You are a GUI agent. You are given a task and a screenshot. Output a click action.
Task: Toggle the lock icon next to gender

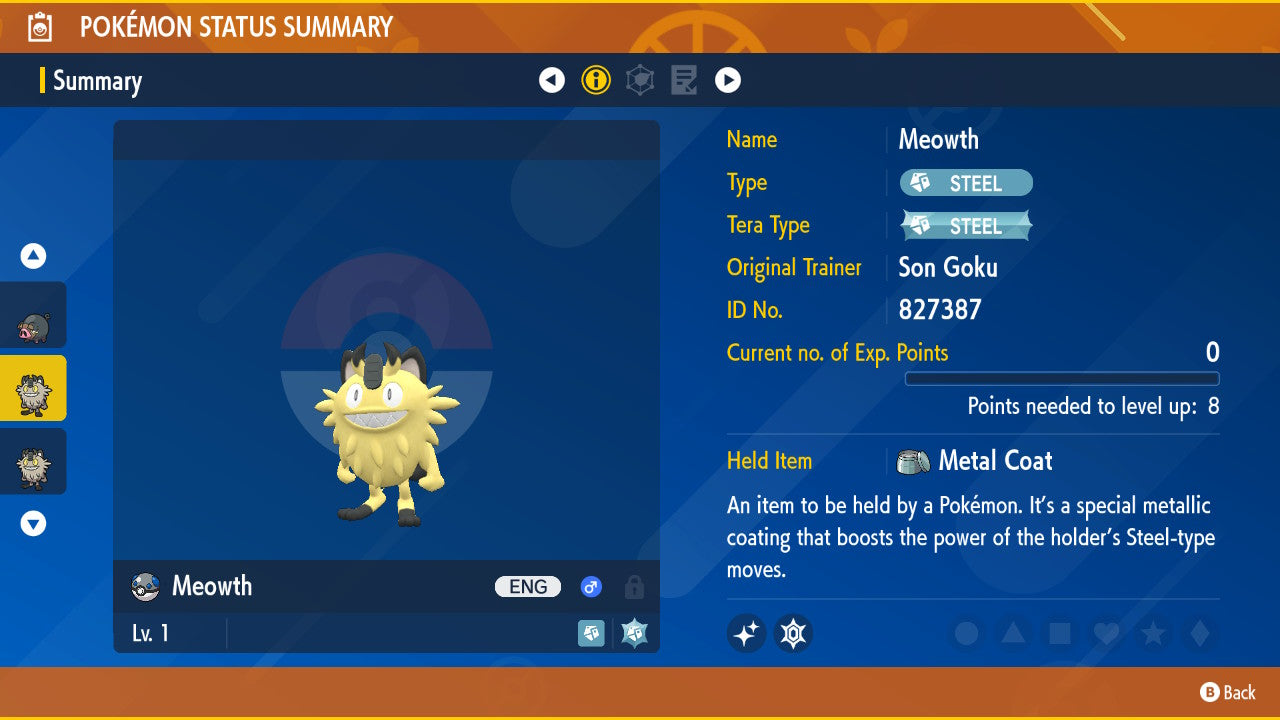(634, 587)
